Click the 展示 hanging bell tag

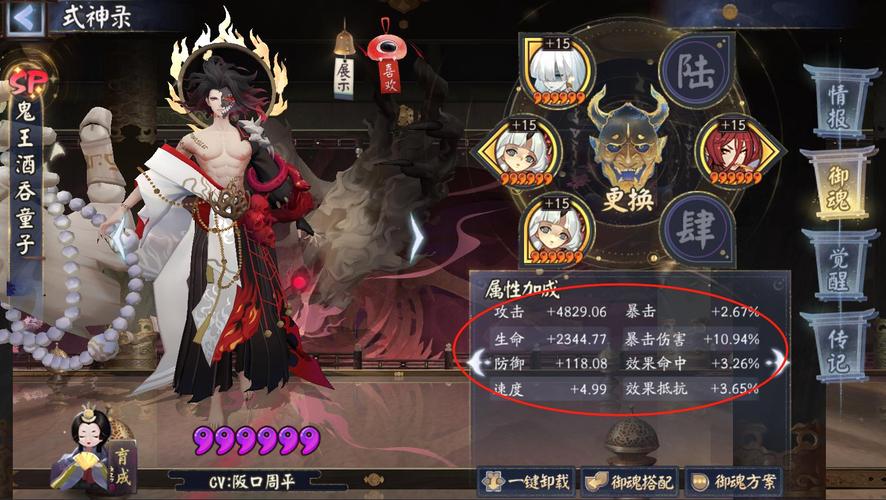[345, 72]
